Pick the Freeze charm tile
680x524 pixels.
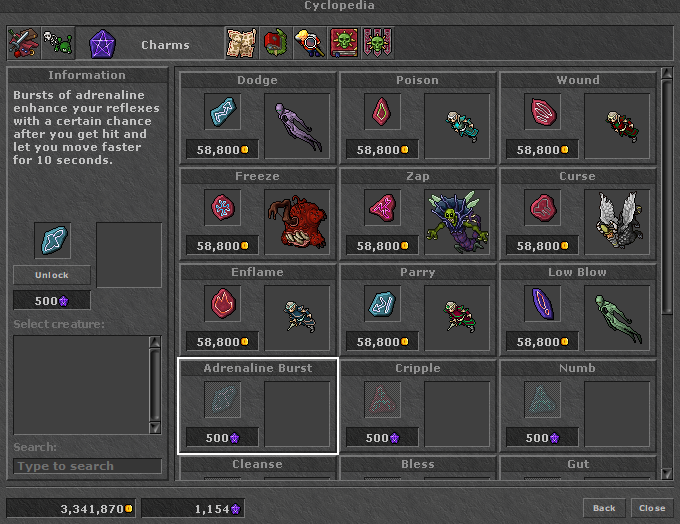click(x=258, y=212)
